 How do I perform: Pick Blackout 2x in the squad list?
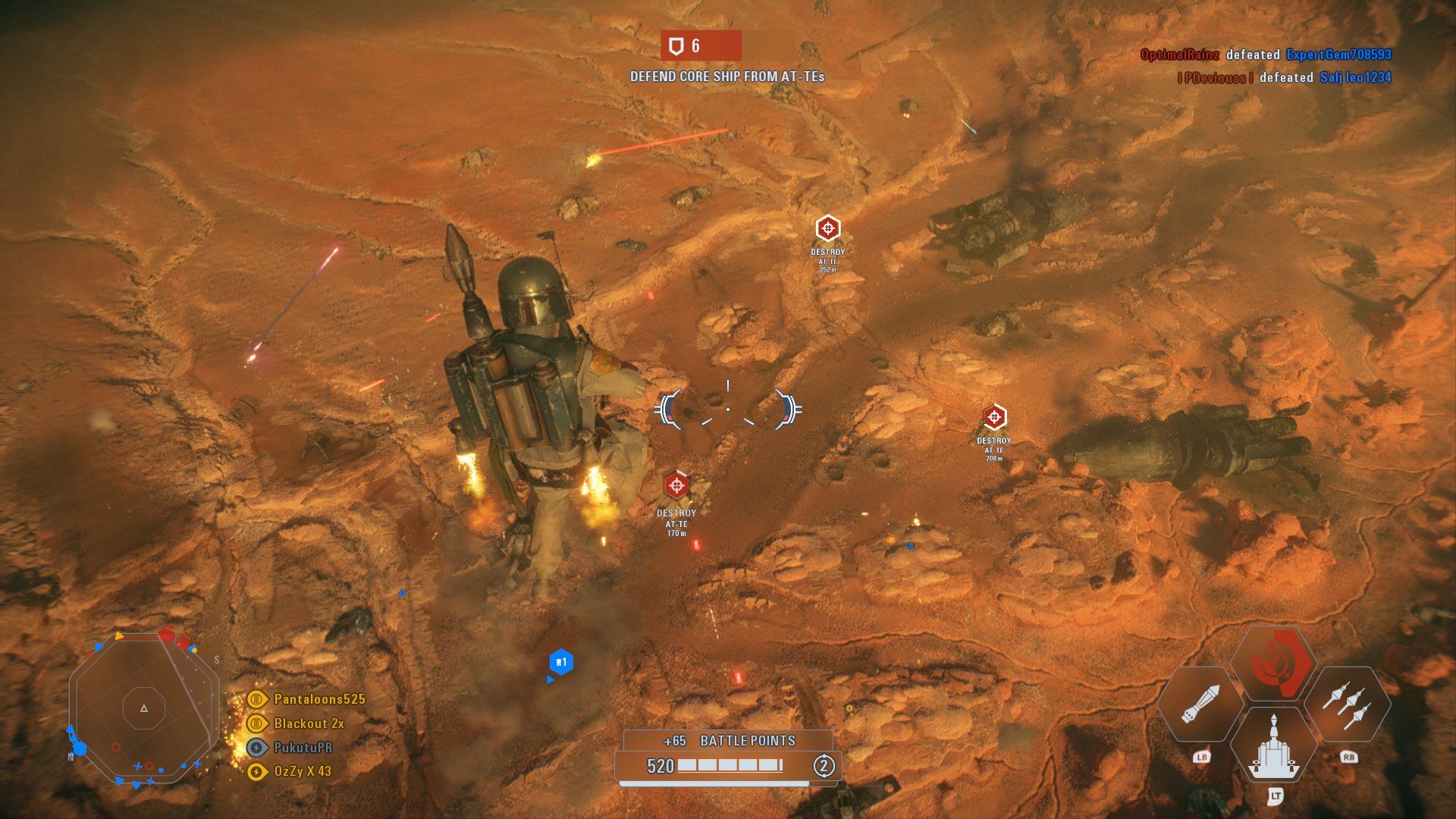pyautogui.click(x=308, y=723)
